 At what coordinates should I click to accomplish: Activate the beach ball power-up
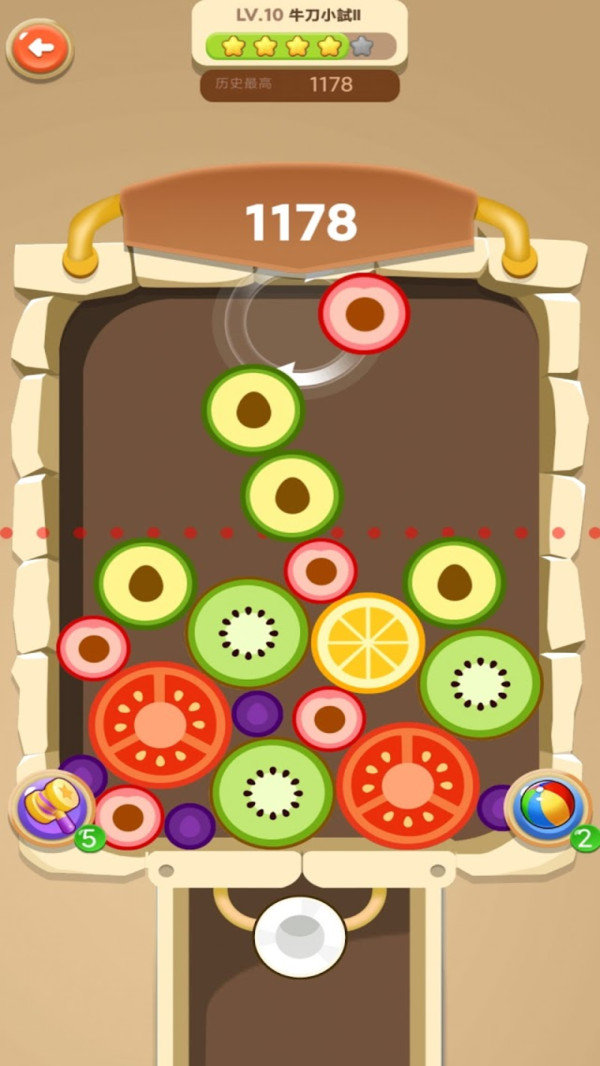pyautogui.click(x=547, y=806)
